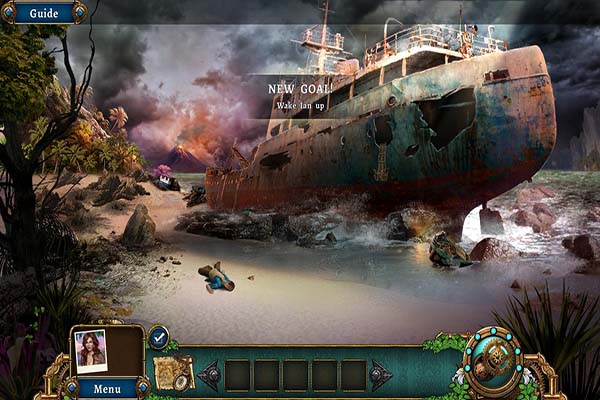Open the Guide button
The height and width of the screenshot is (400, 600).
coord(42,13)
